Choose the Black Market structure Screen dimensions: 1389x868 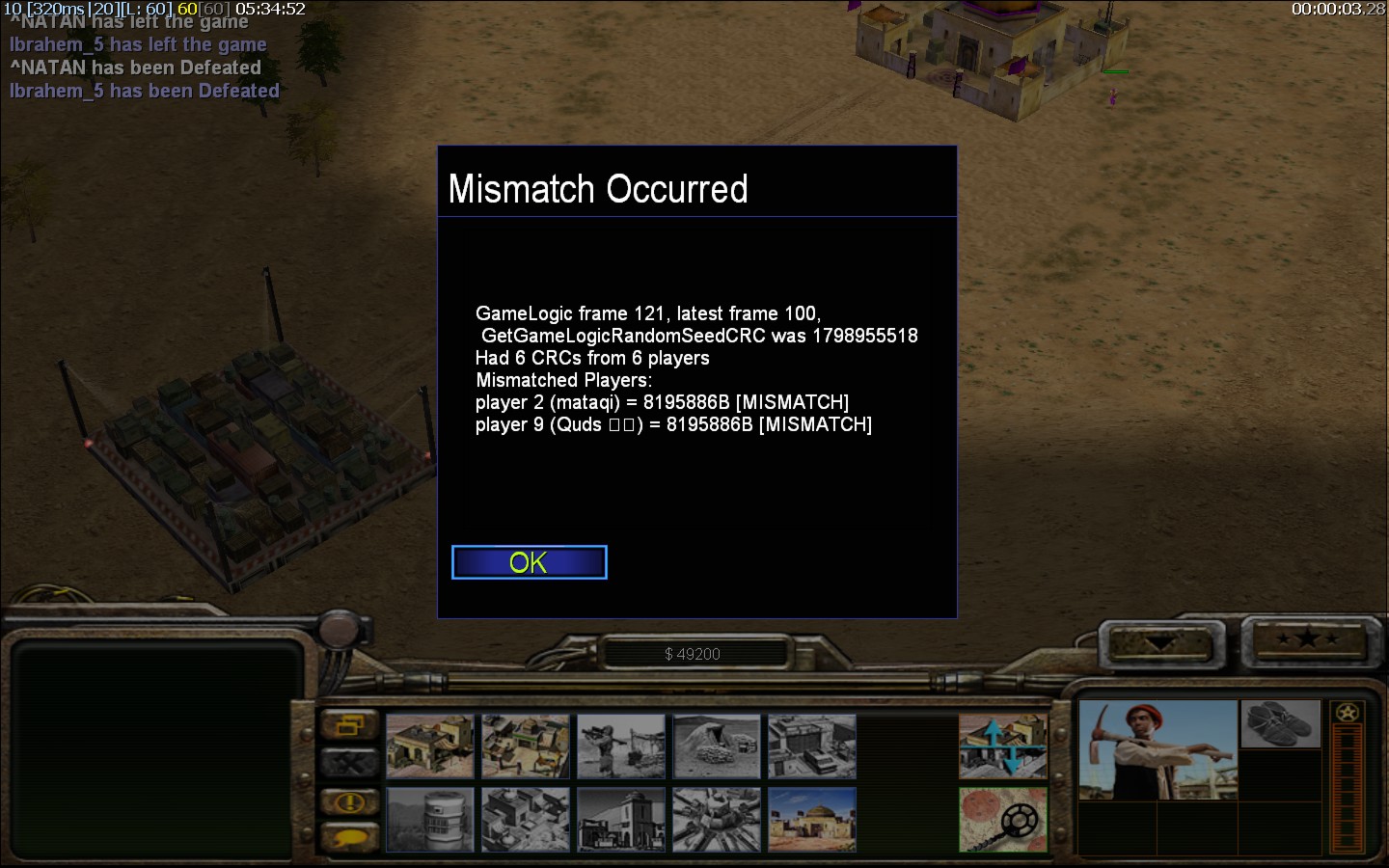coord(526,819)
